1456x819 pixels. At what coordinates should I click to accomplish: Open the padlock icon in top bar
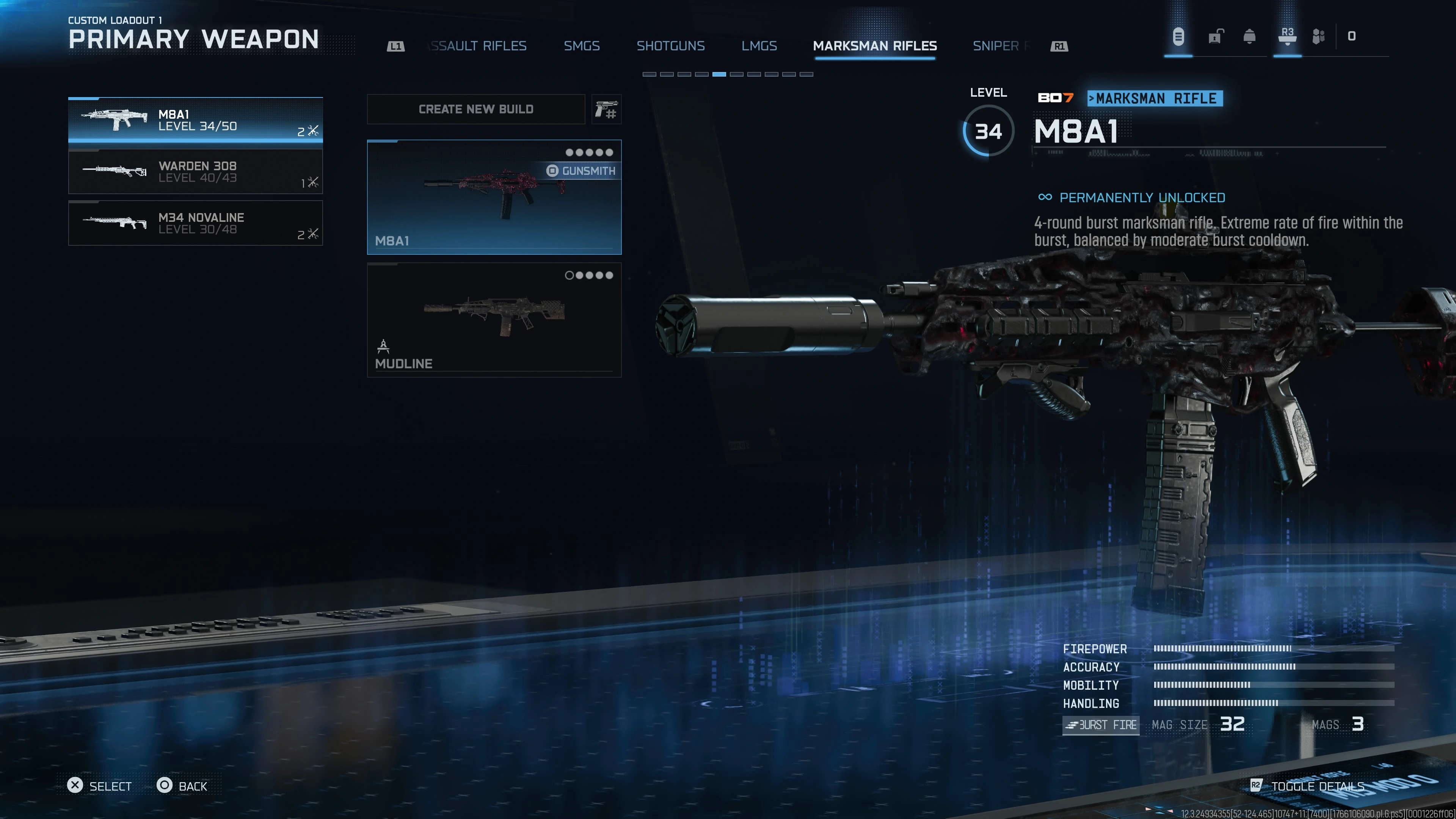pyautogui.click(x=1215, y=37)
